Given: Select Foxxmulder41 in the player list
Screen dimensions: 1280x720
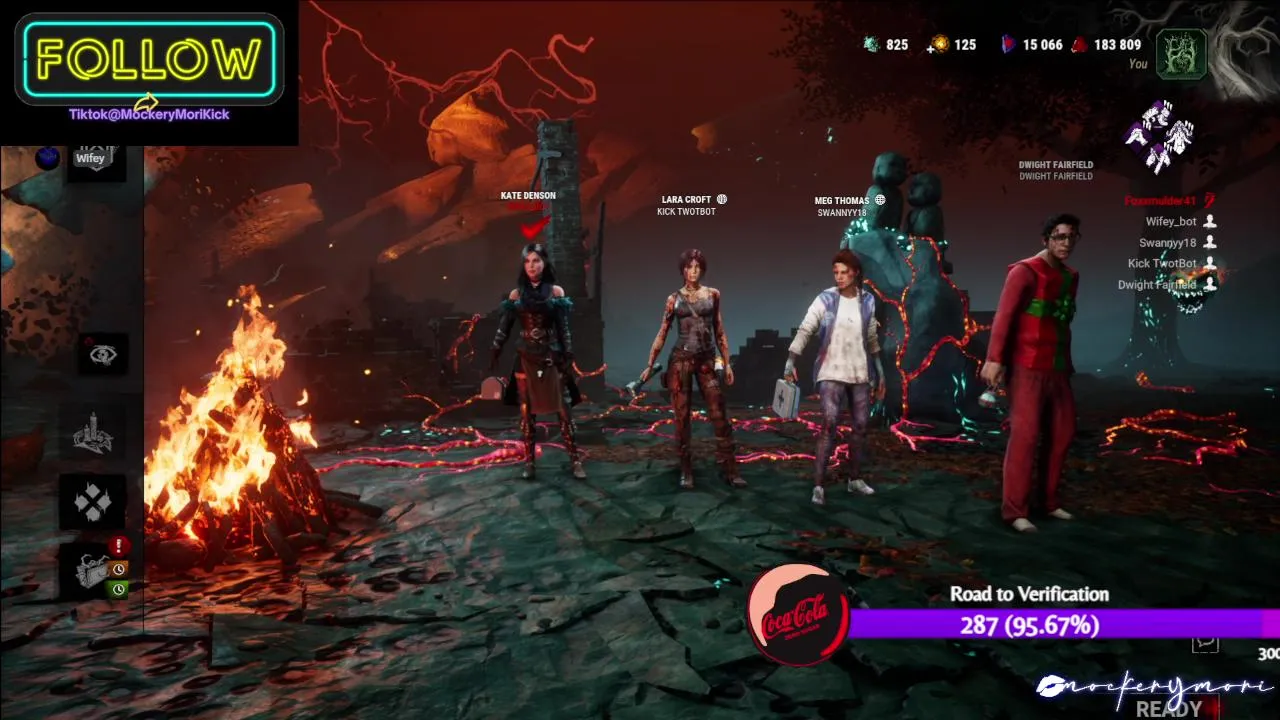Looking at the screenshot, I should 1160,201.
